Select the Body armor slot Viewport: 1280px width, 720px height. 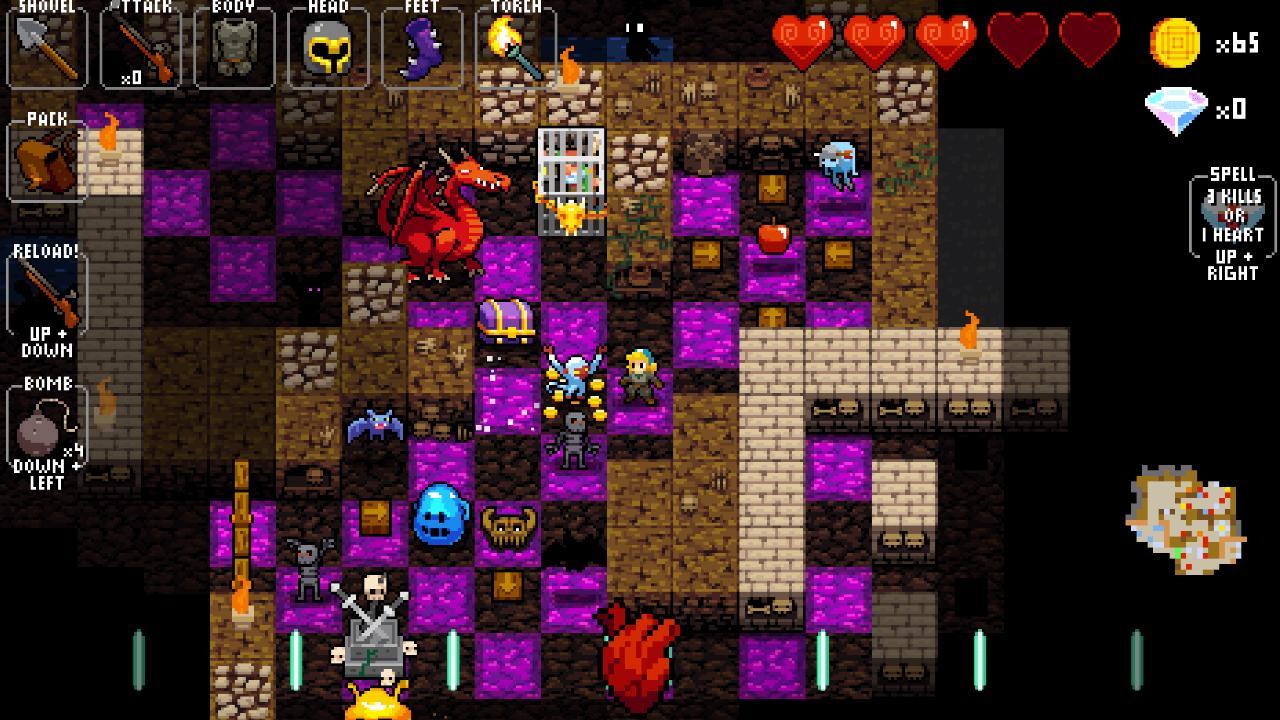tap(234, 46)
